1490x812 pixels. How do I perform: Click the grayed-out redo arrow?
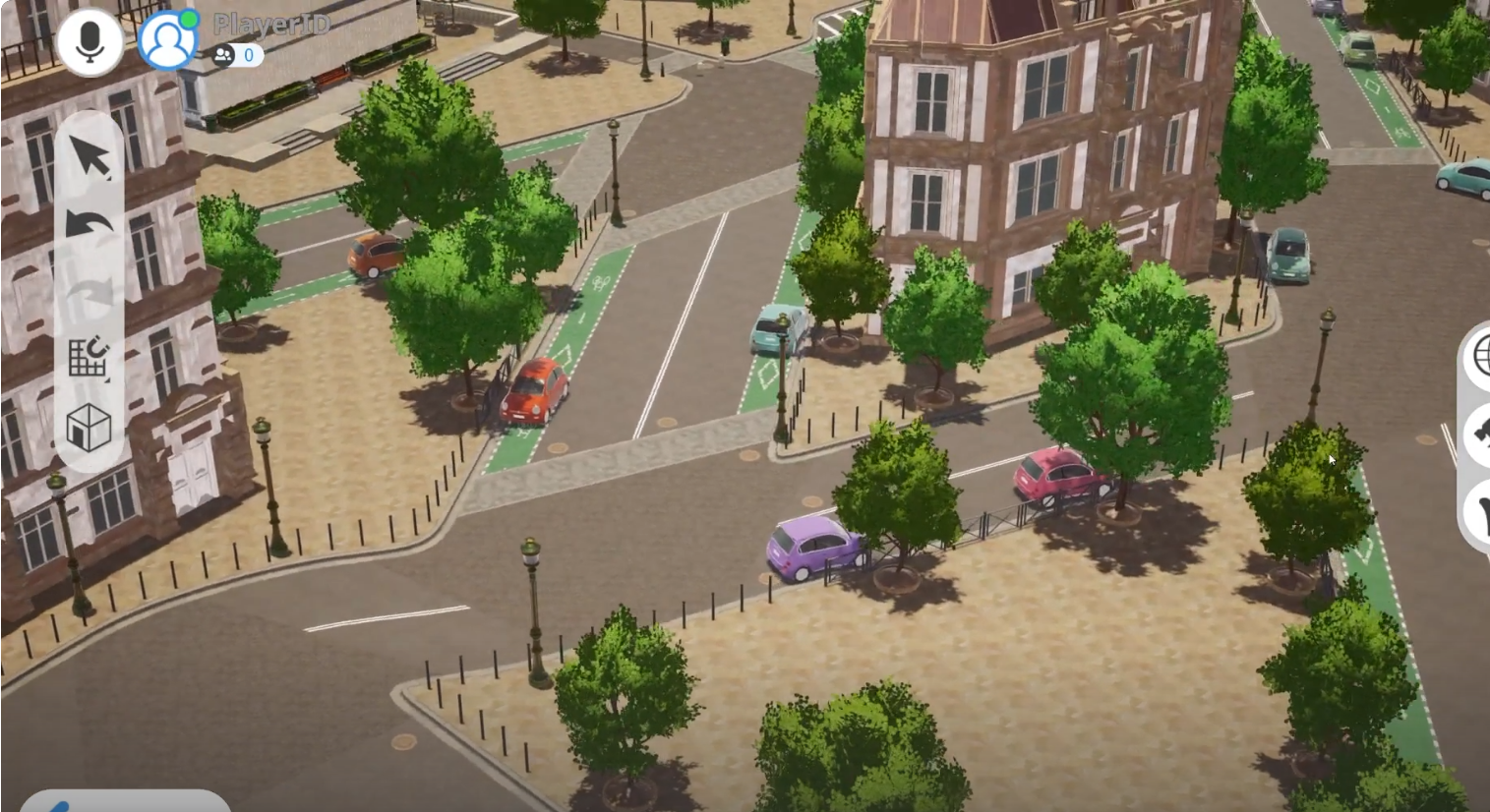point(88,290)
